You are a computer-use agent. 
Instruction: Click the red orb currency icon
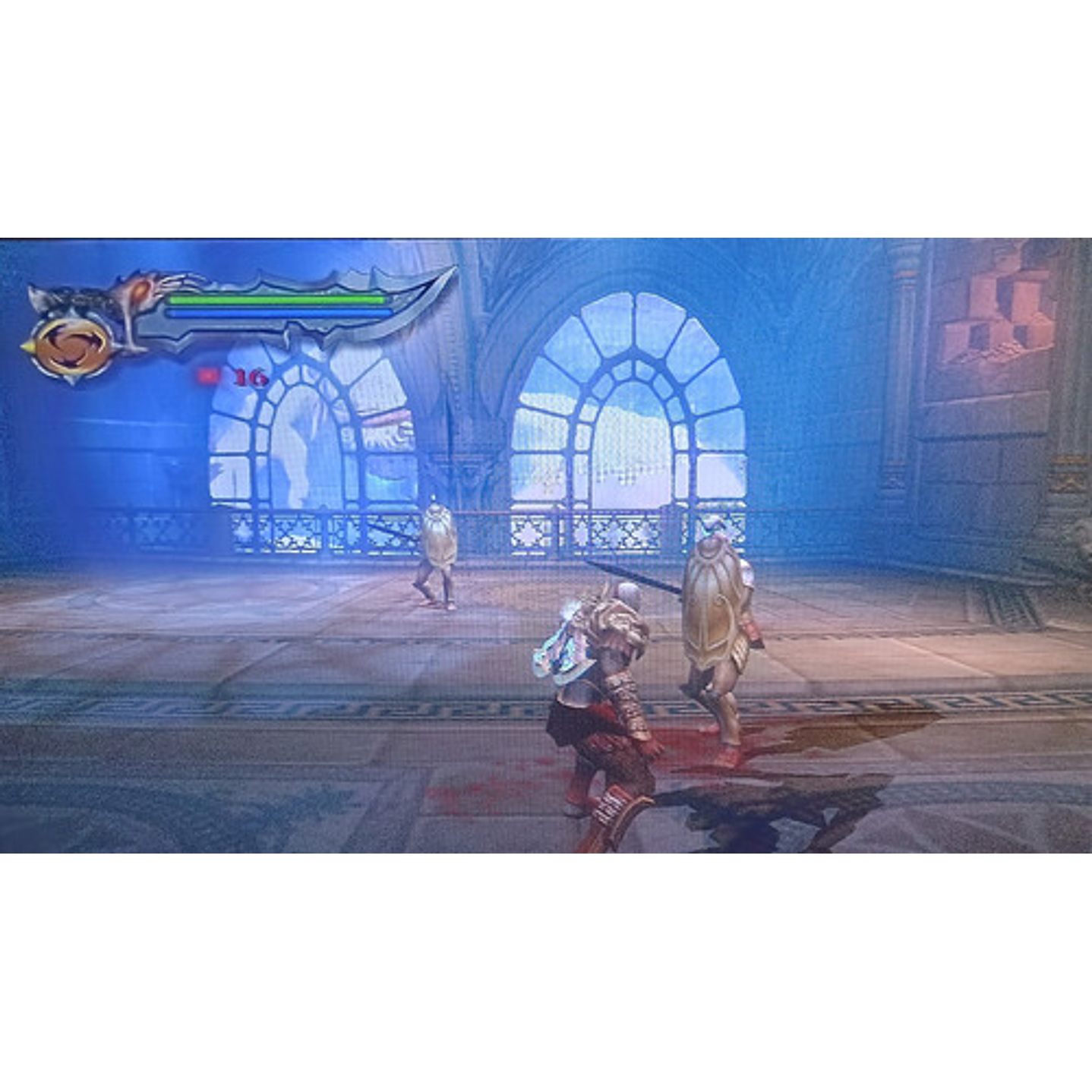207,374
